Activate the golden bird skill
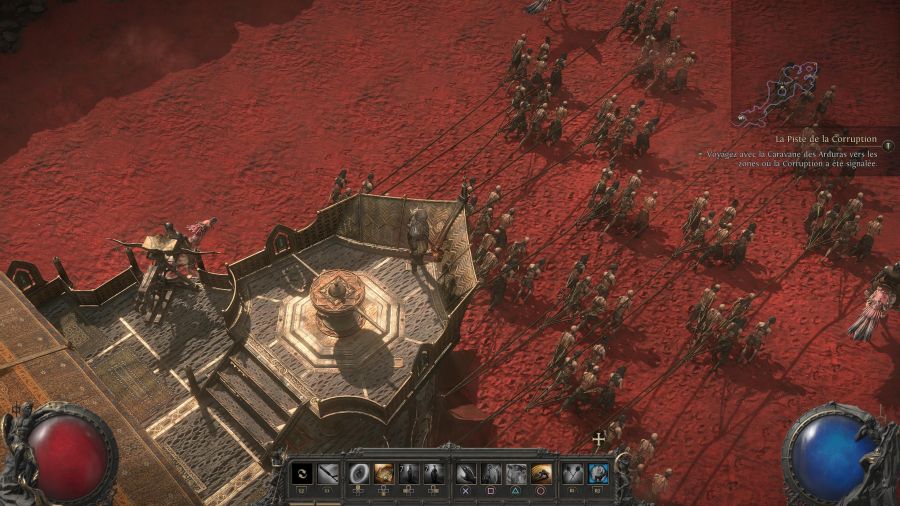The height and width of the screenshot is (506, 900). point(540,473)
